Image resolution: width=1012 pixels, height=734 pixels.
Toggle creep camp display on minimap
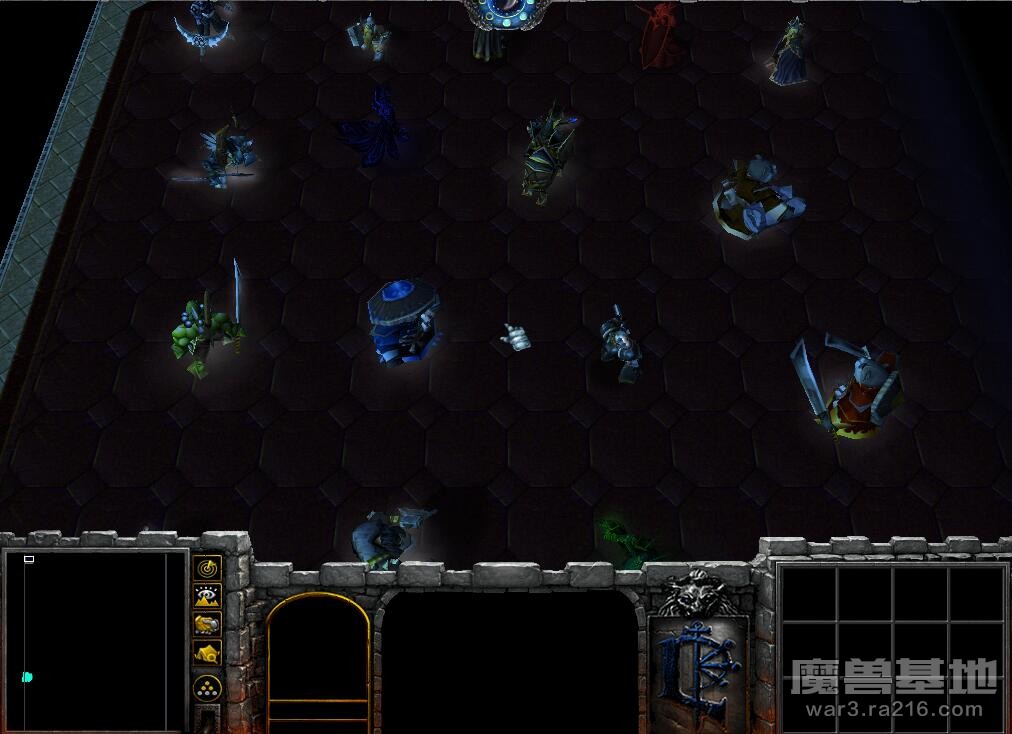207,654
